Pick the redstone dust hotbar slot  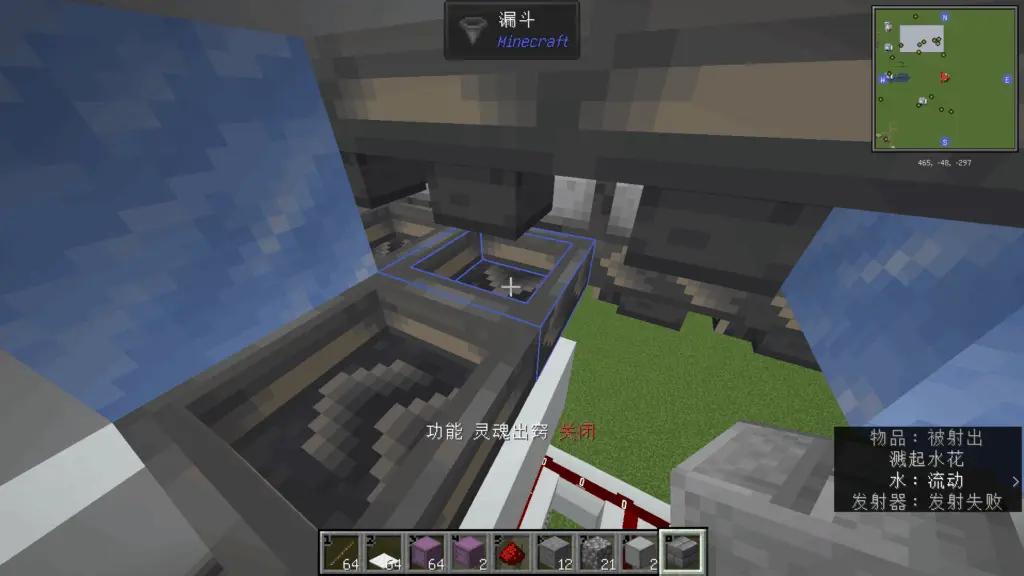[513, 551]
